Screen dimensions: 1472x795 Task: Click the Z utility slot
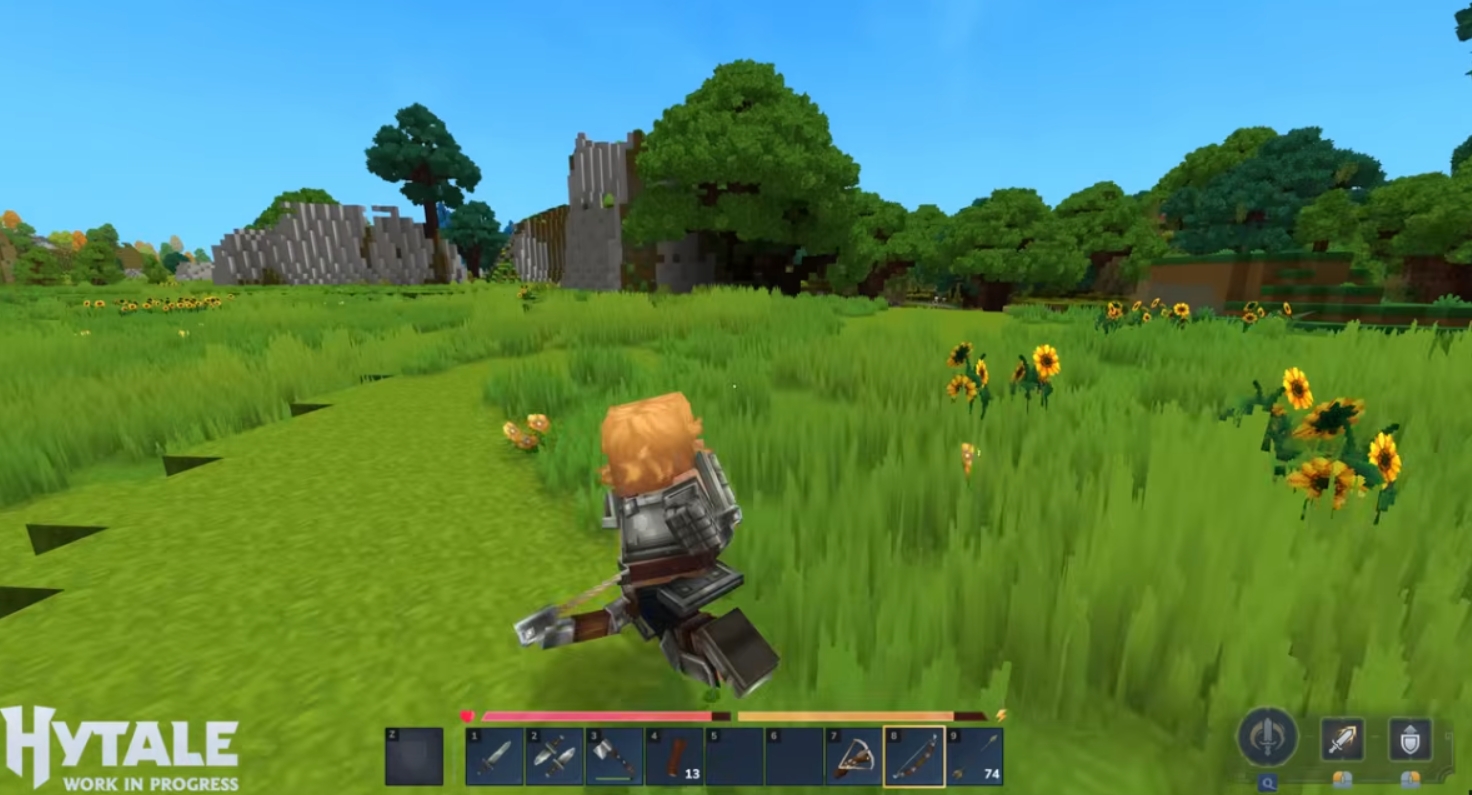tap(414, 754)
